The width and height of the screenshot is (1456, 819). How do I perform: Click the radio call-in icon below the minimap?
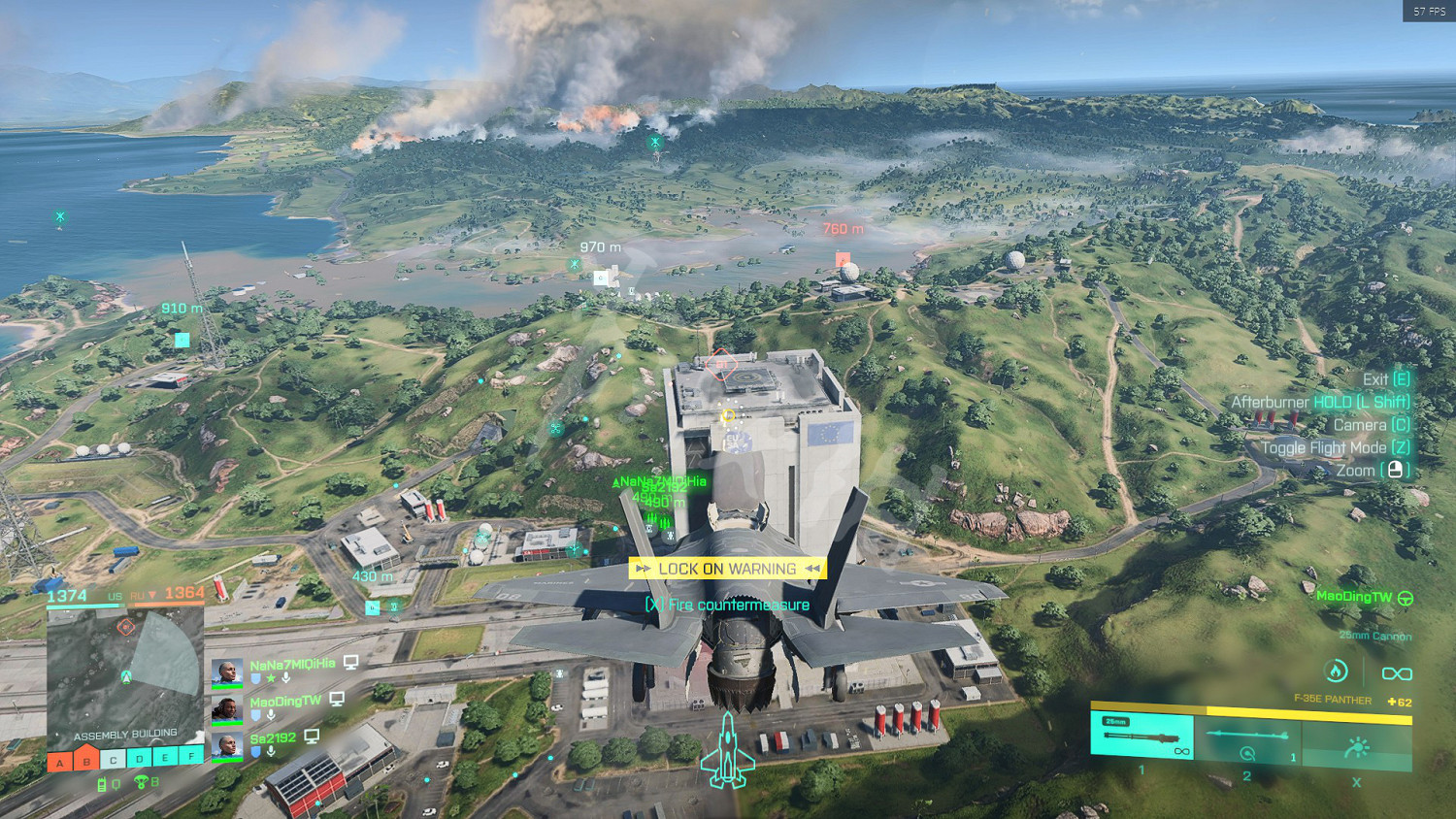point(102,784)
